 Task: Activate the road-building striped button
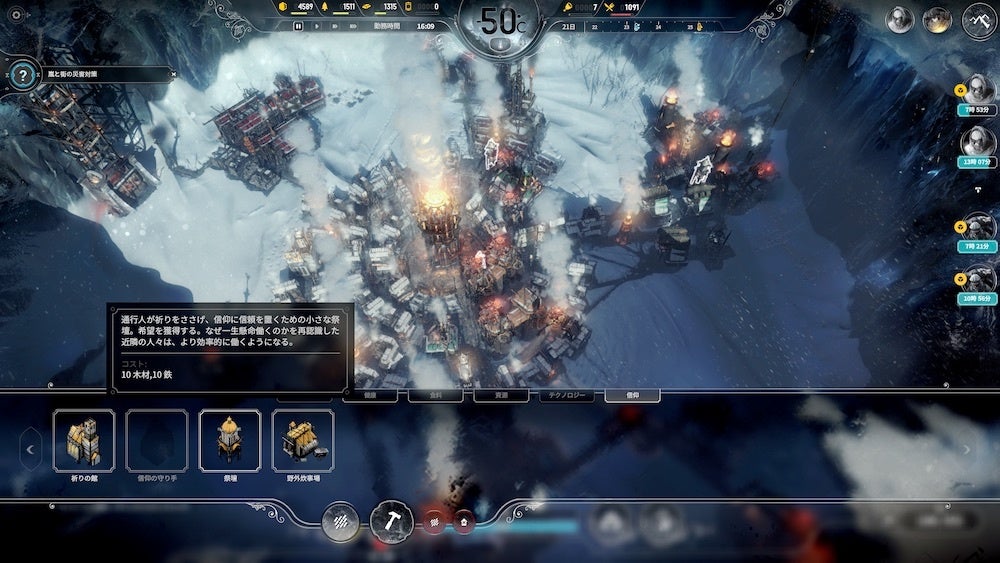(341, 521)
